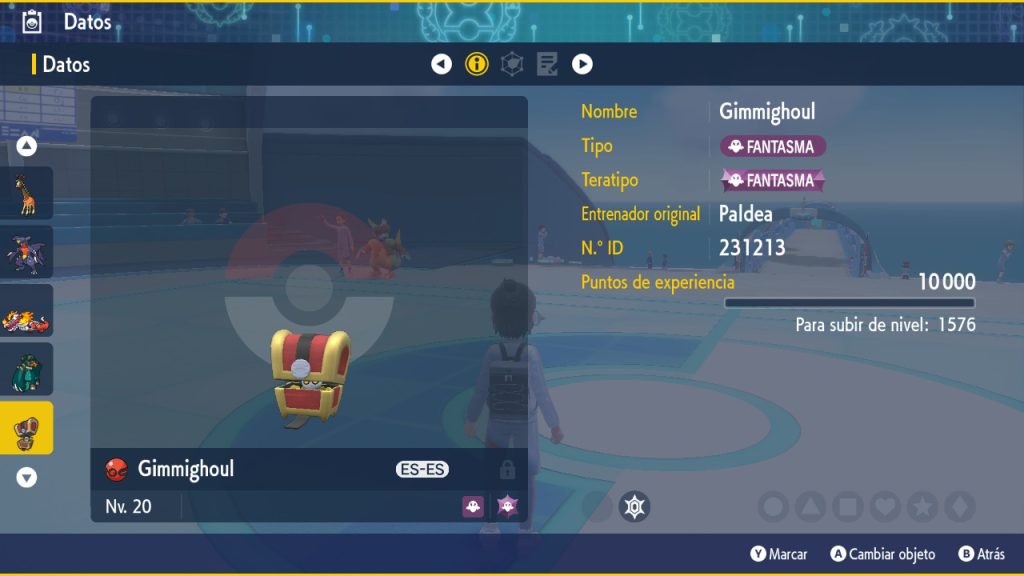Toggle the heart marking
This screenshot has height=576, width=1024.
click(884, 507)
